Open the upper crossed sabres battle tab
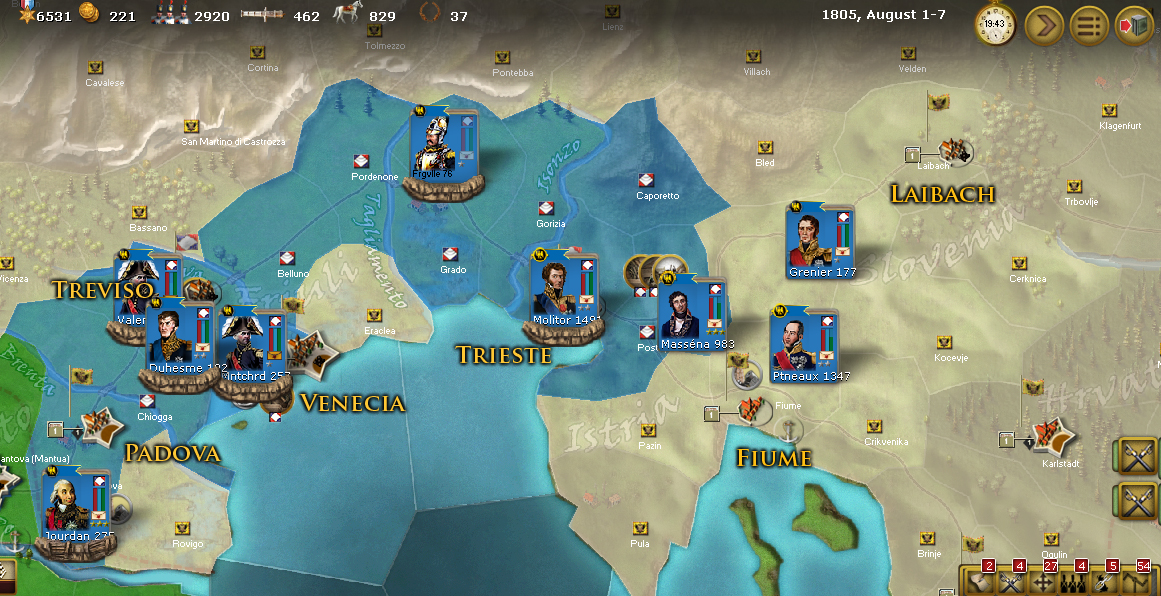The width and height of the screenshot is (1161, 596). (1138, 456)
